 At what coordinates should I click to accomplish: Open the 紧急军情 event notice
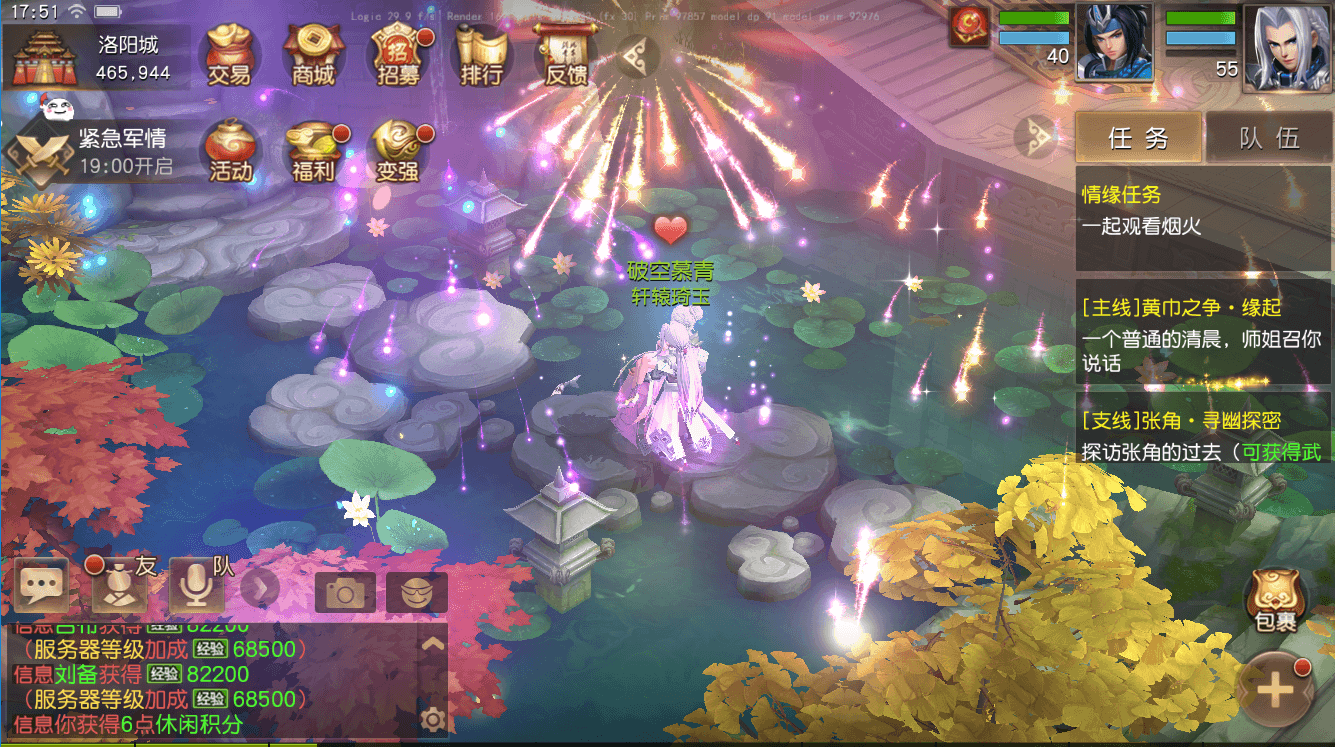(x=95, y=152)
